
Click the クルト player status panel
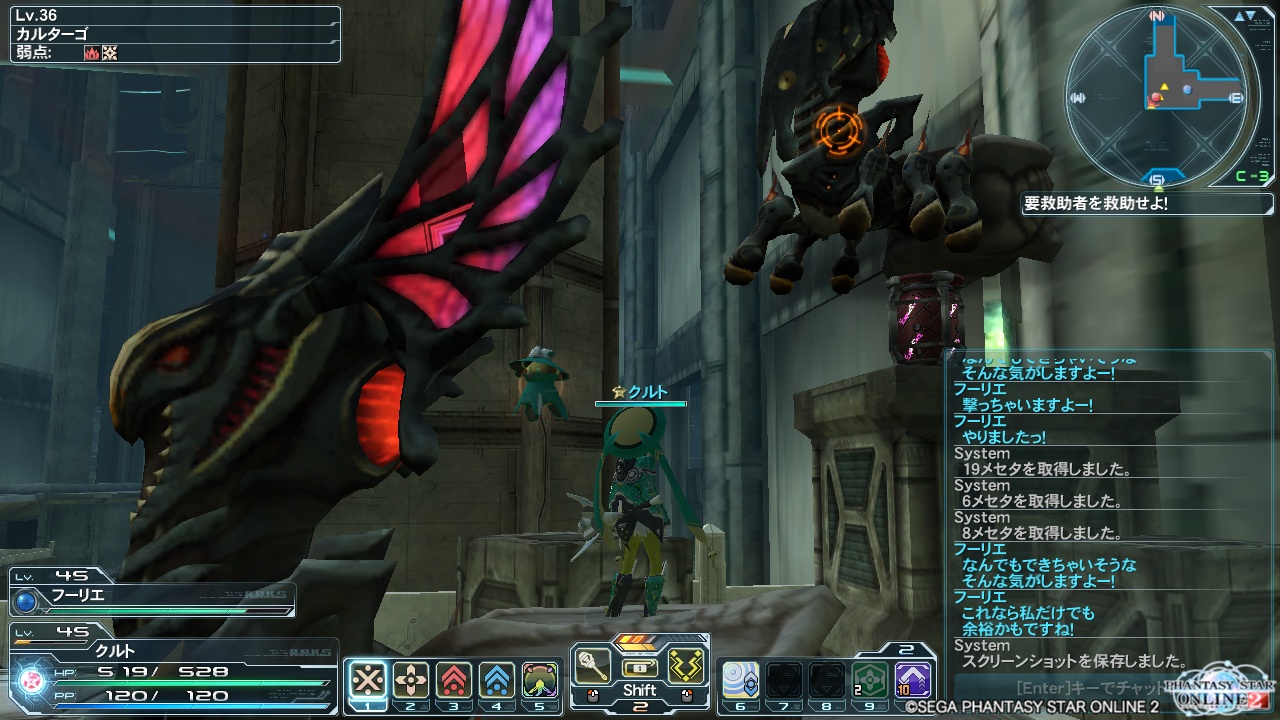coord(170,666)
